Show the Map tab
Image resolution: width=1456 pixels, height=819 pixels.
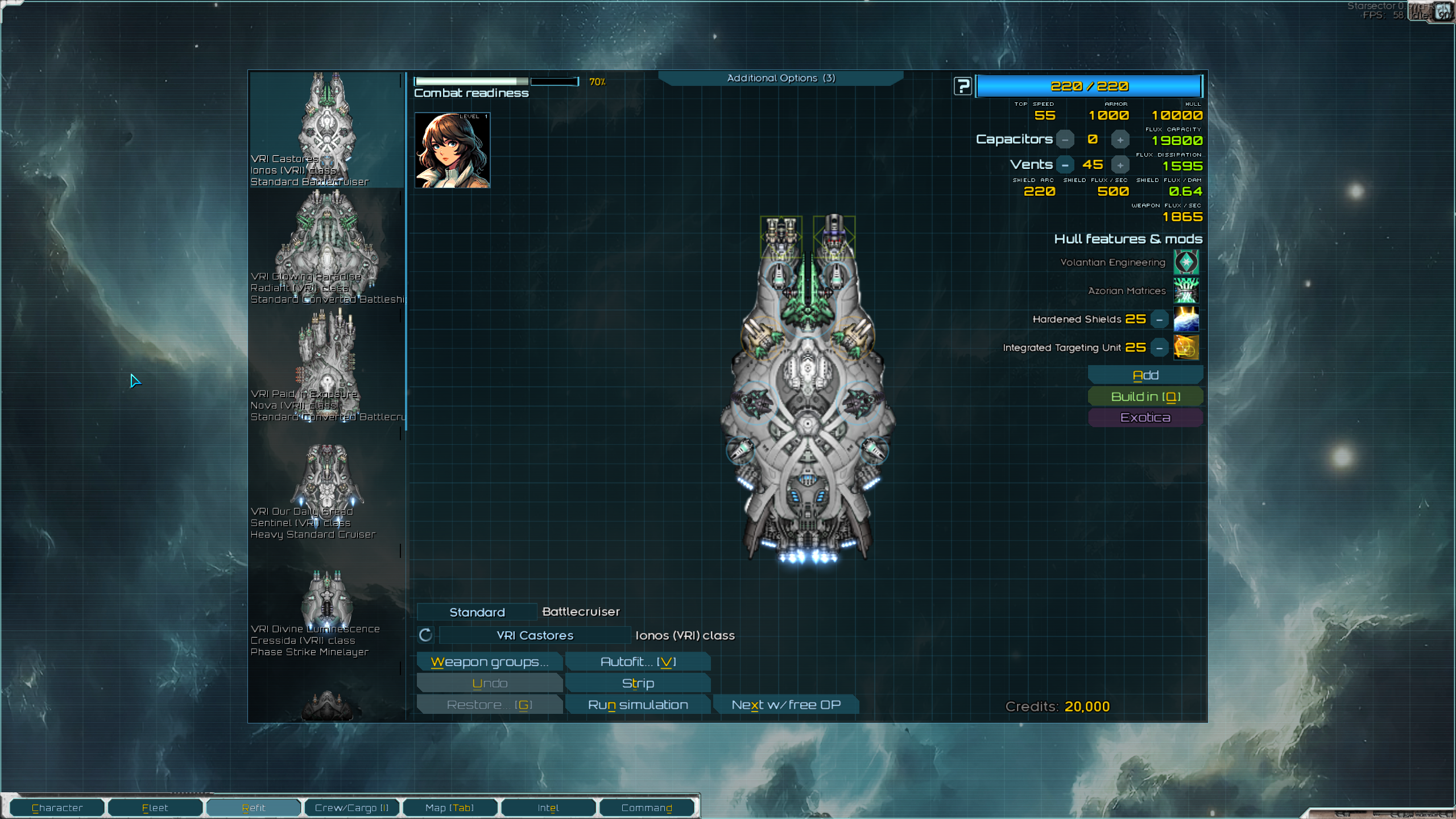coord(449,808)
